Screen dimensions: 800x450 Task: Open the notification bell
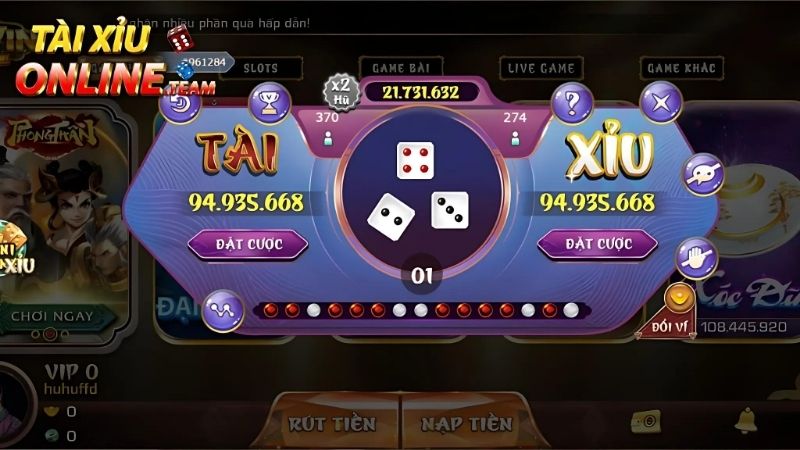[745, 419]
